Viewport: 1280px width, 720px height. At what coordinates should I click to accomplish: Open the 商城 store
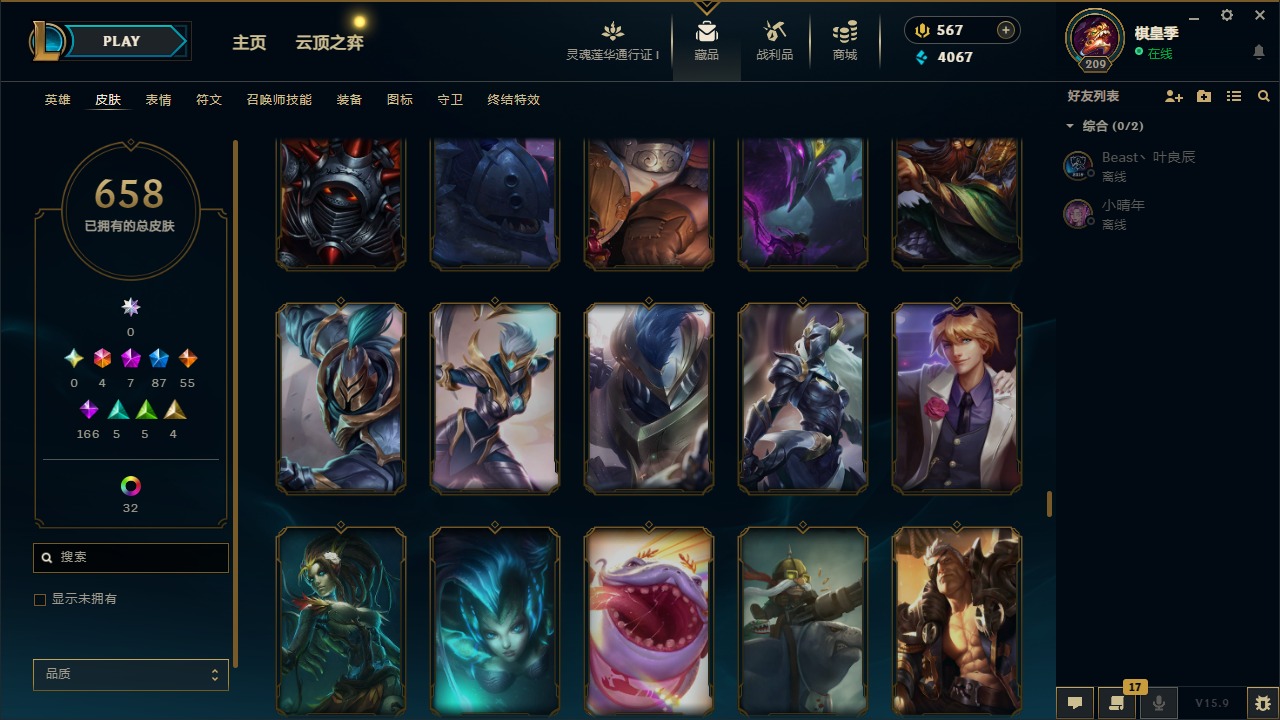tap(845, 41)
